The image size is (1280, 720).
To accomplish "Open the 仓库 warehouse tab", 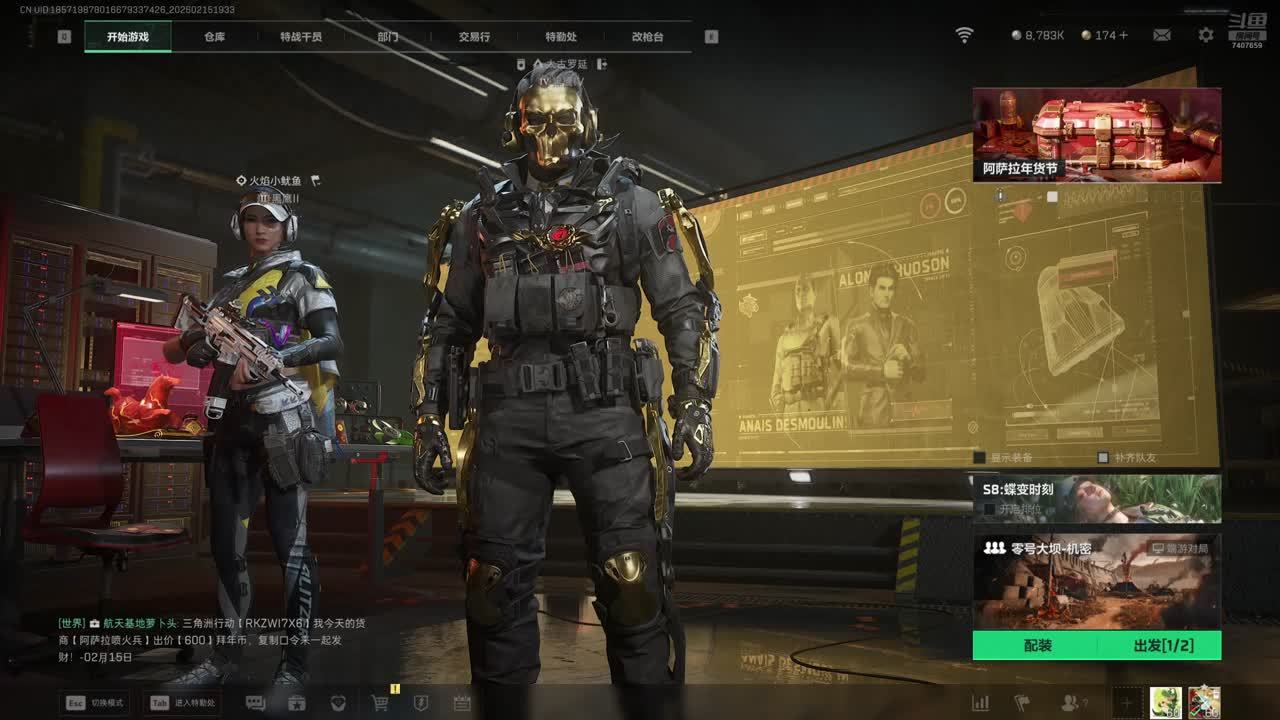I will point(215,37).
